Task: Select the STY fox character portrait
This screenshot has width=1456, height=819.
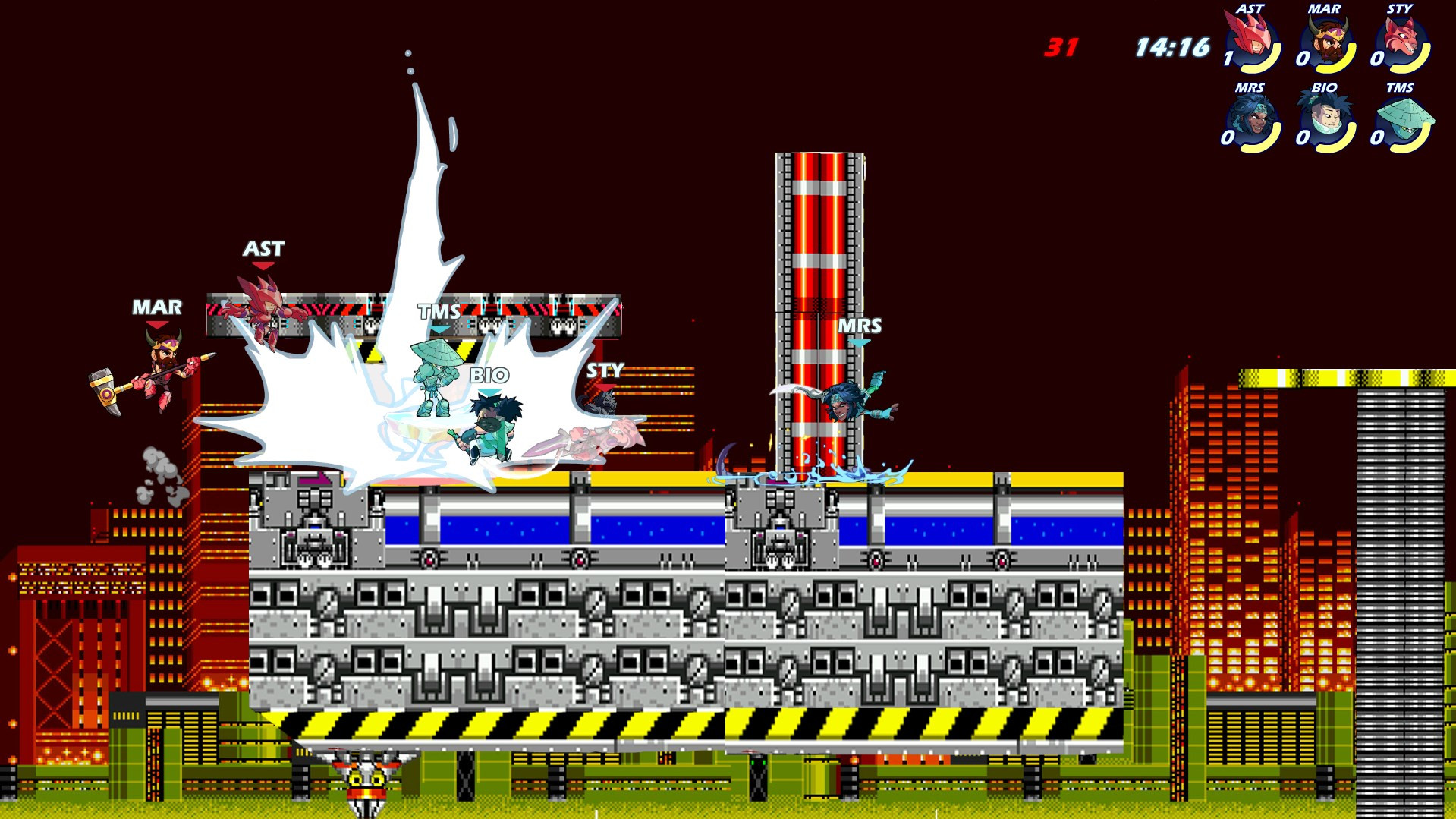Action: (1402, 36)
